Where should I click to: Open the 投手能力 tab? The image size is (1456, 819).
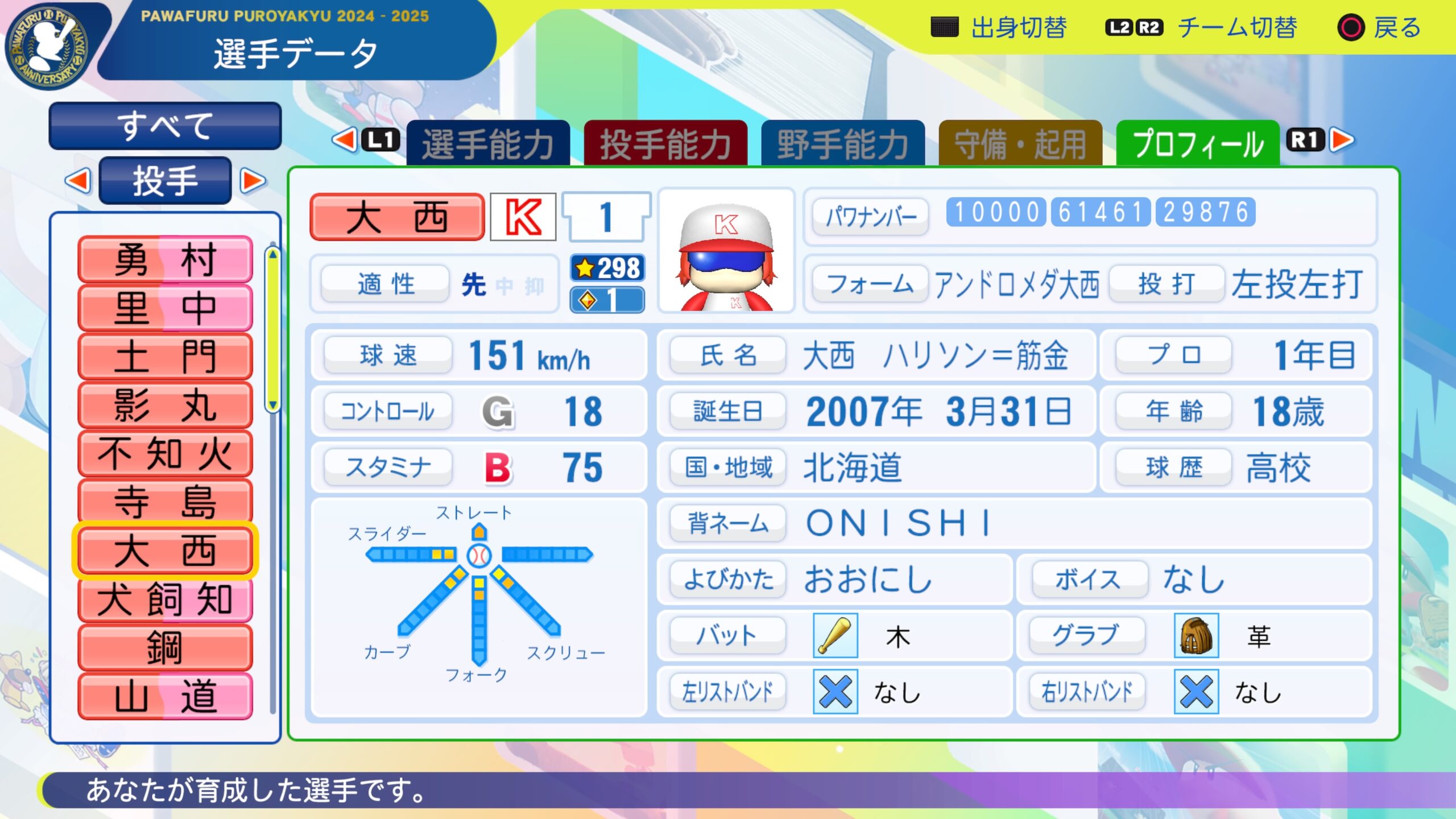(665, 143)
